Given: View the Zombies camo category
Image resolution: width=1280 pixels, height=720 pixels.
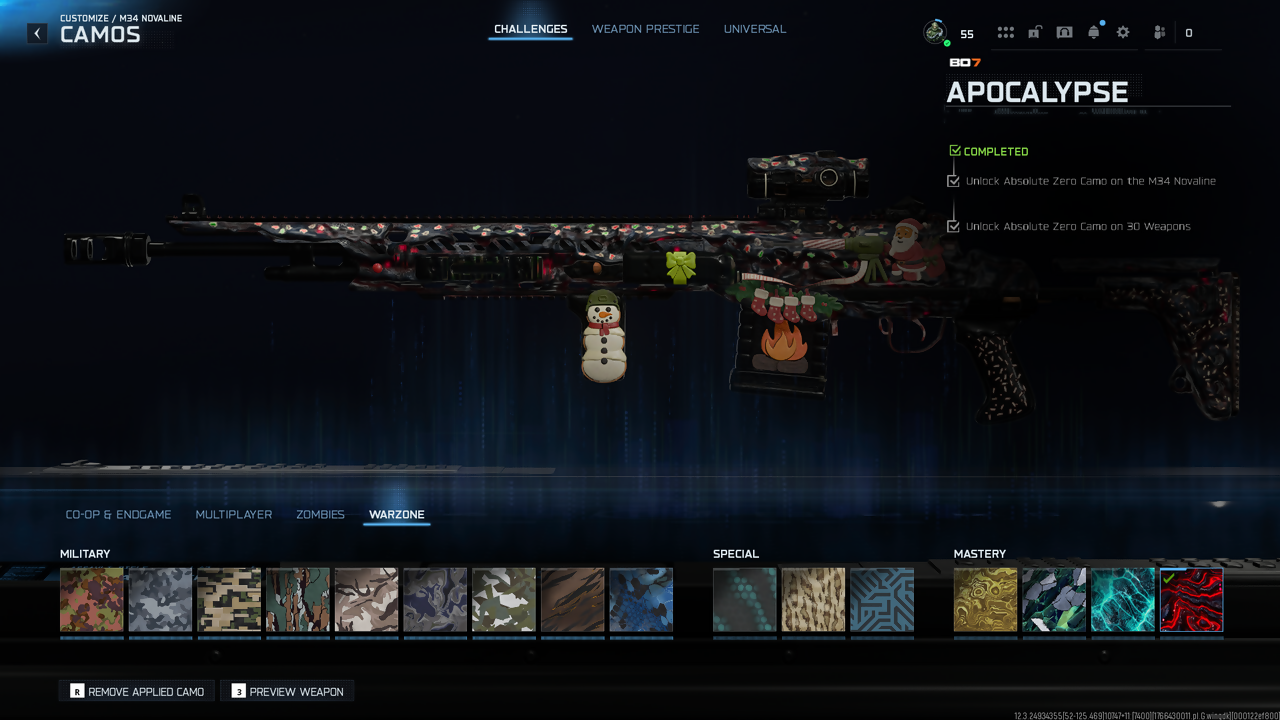Looking at the screenshot, I should click(x=320, y=514).
